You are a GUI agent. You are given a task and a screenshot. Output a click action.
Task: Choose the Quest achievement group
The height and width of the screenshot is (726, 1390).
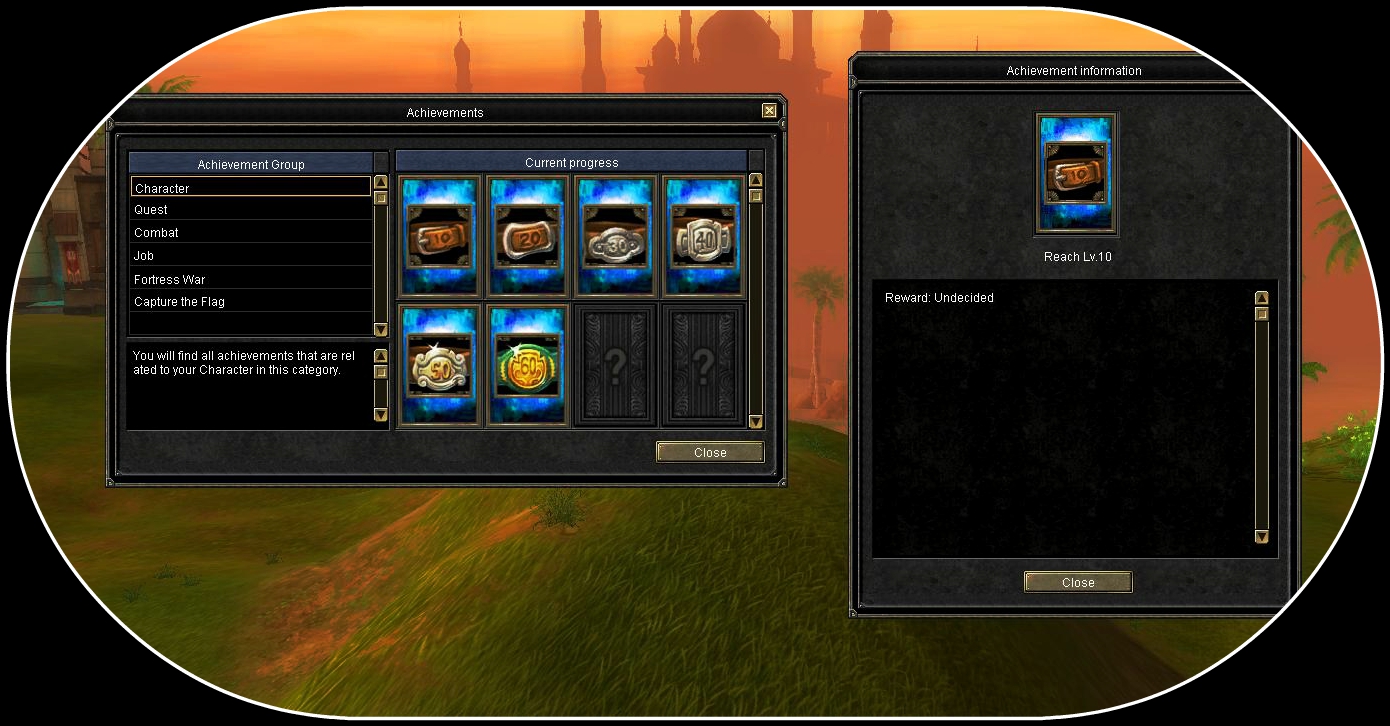point(250,210)
